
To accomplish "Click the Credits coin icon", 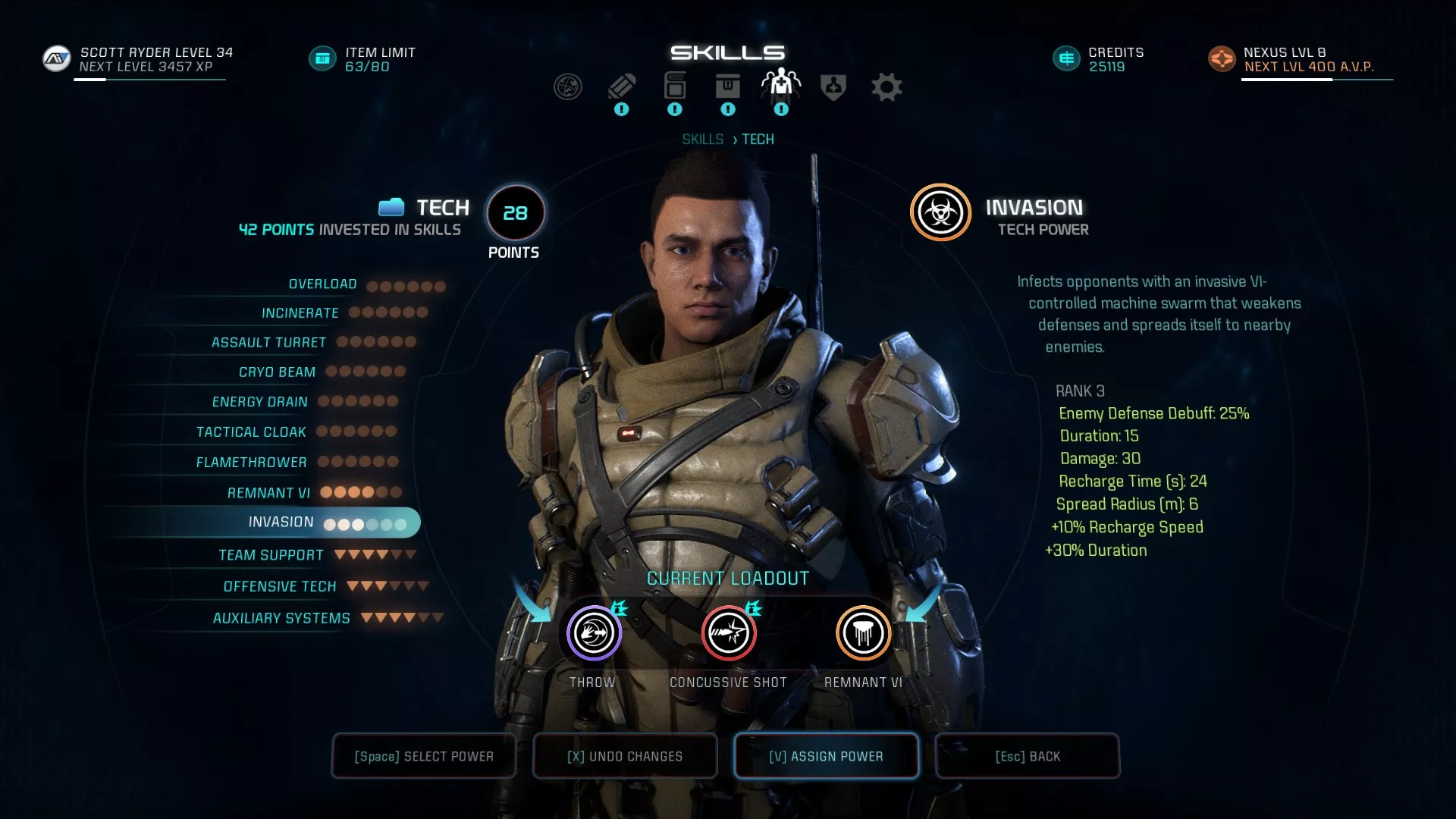I will (1065, 58).
